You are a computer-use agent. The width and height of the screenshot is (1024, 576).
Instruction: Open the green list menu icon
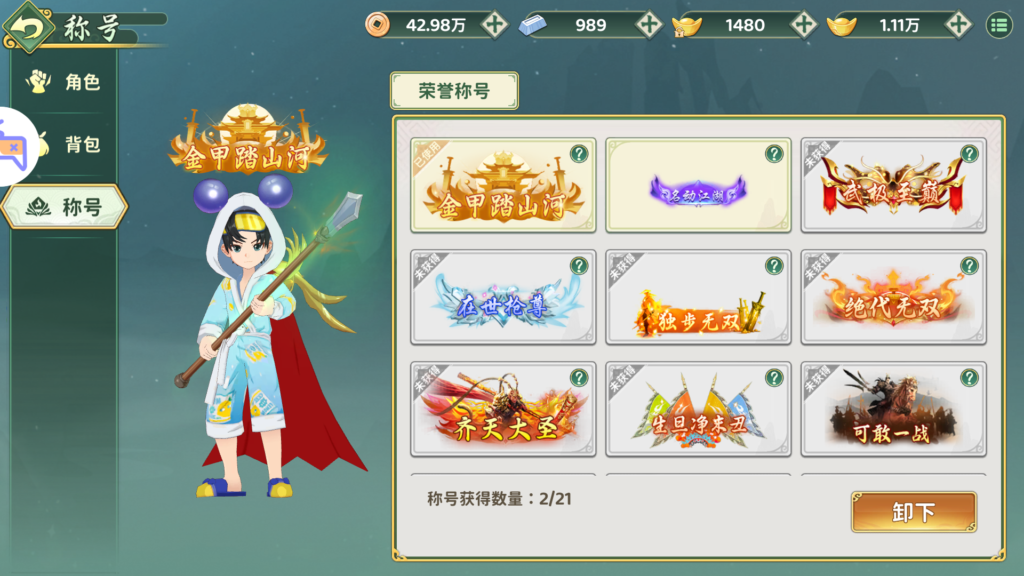point(998,25)
